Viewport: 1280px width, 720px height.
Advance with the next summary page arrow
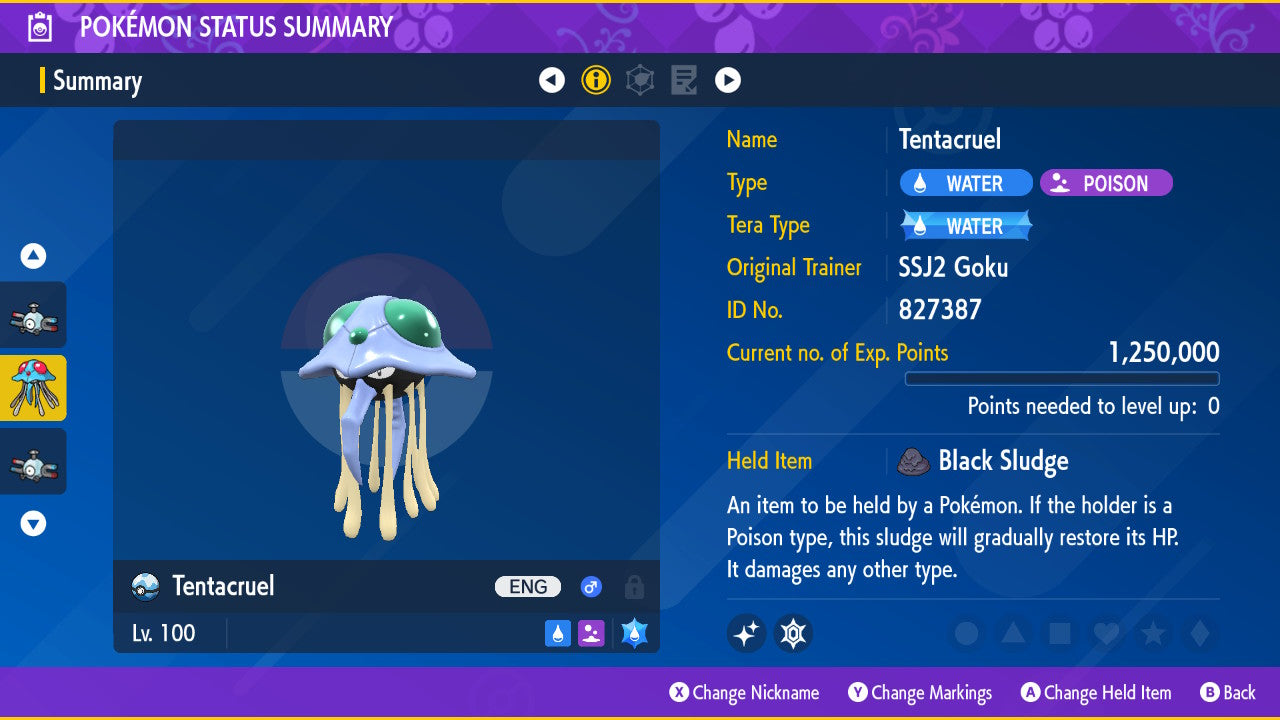click(728, 80)
